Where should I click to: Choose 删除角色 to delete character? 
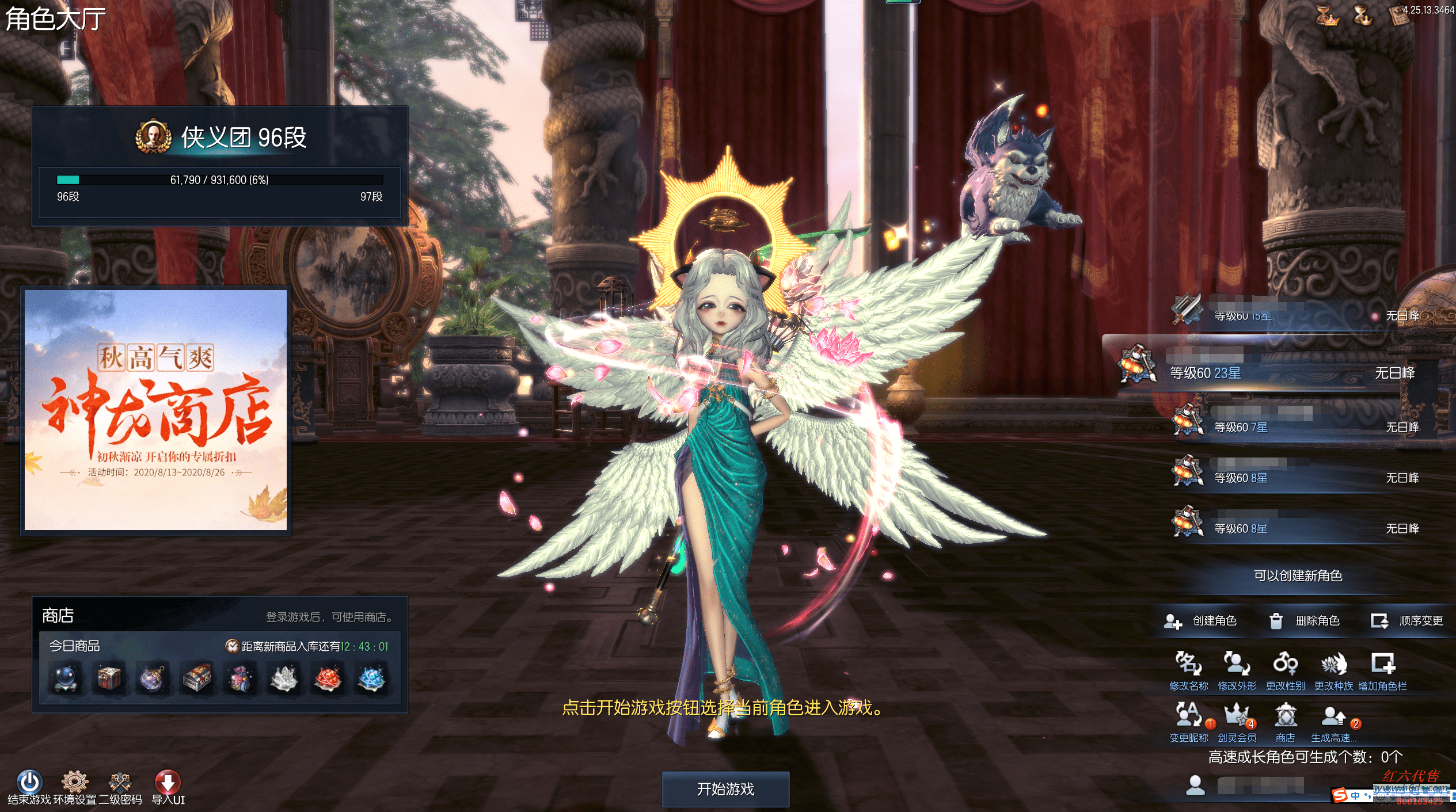[x=1305, y=620]
